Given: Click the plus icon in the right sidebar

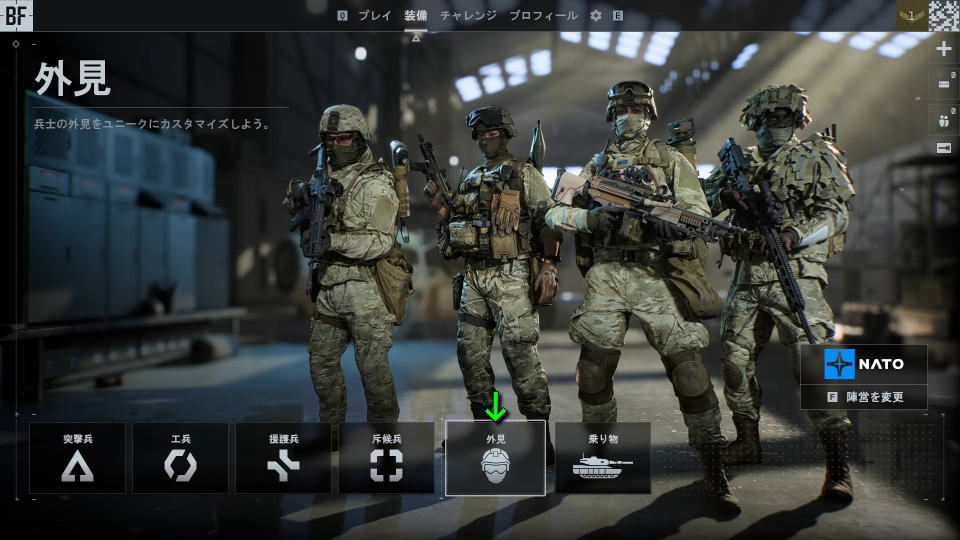Looking at the screenshot, I should coord(944,49).
